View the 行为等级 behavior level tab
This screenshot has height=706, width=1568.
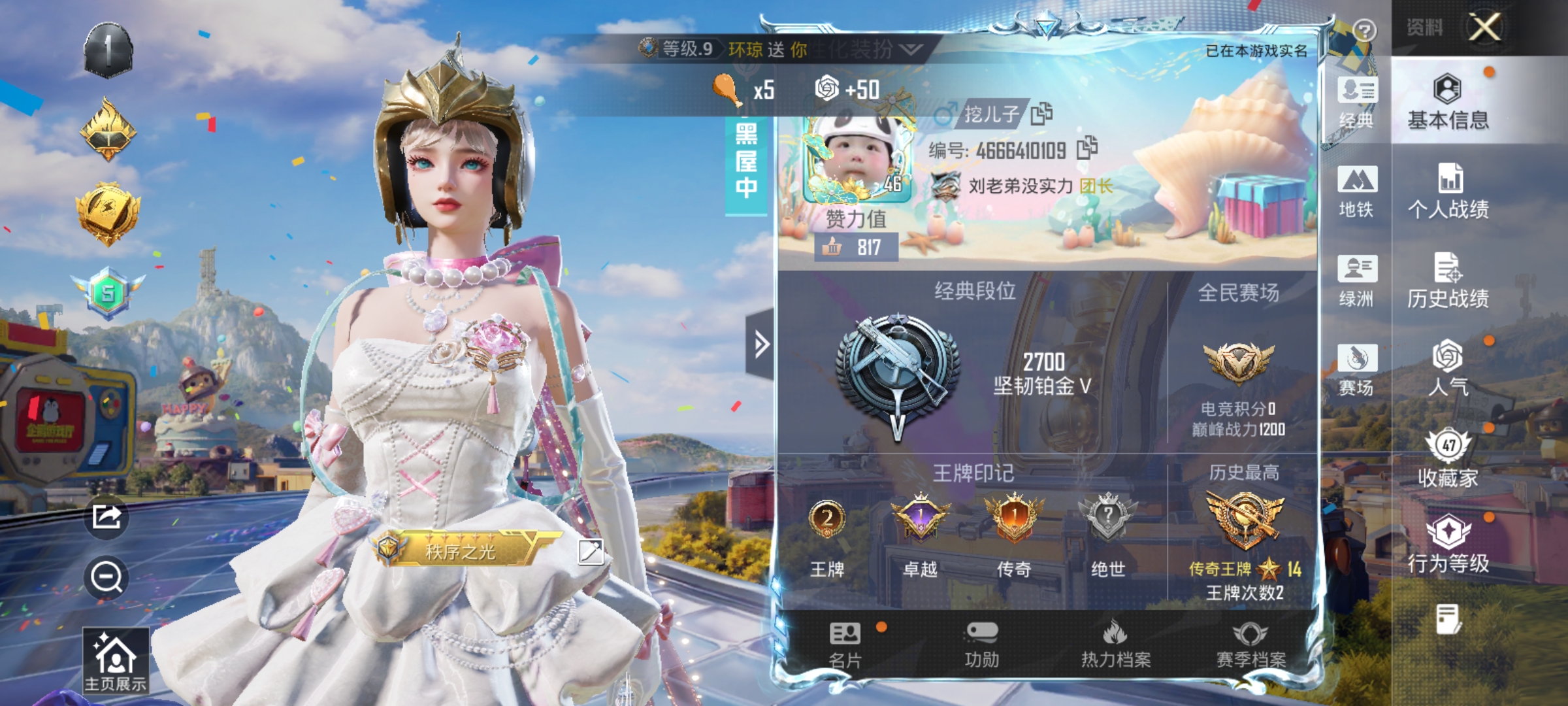tap(1448, 544)
